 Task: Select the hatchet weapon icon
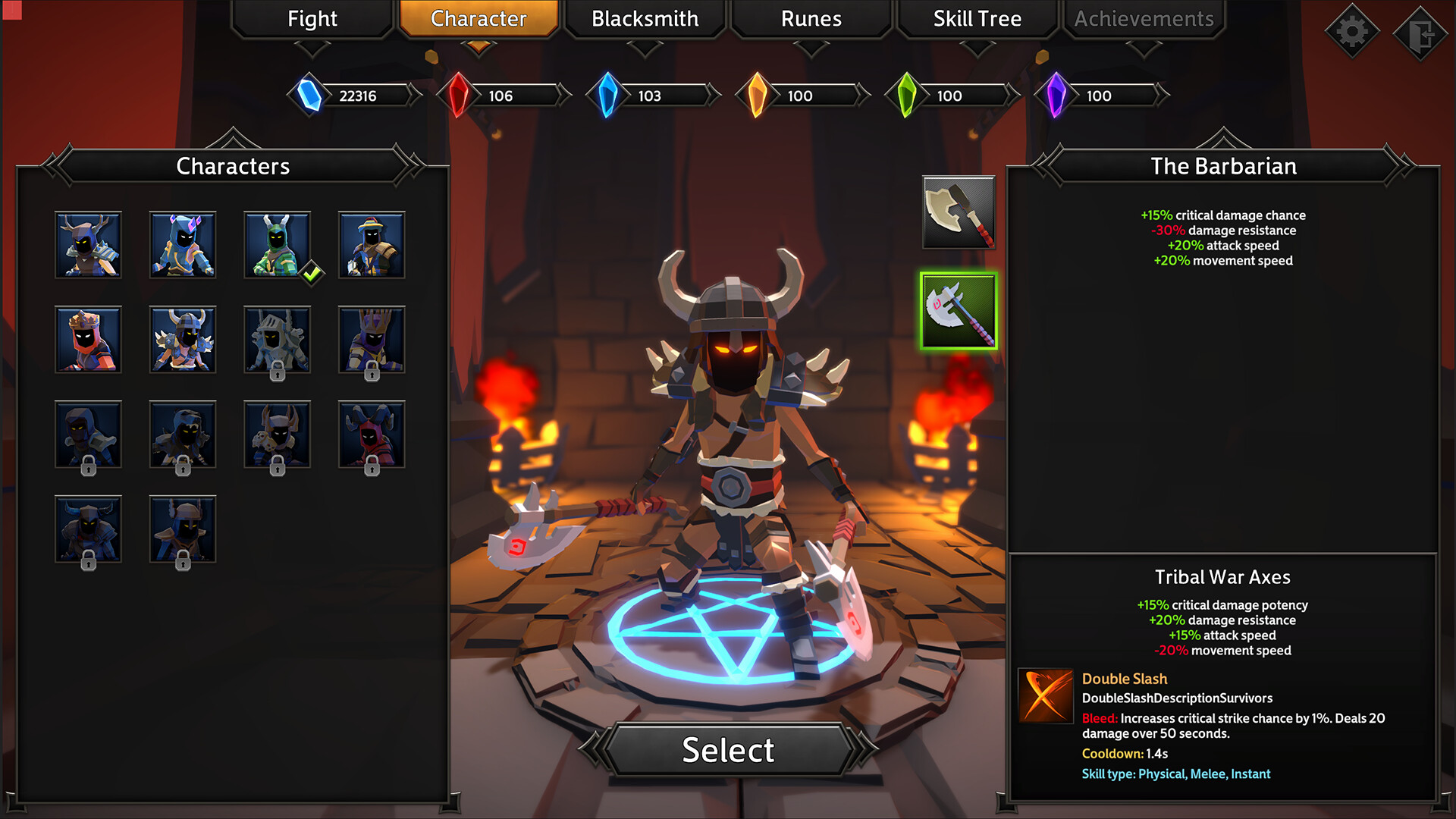point(958,213)
